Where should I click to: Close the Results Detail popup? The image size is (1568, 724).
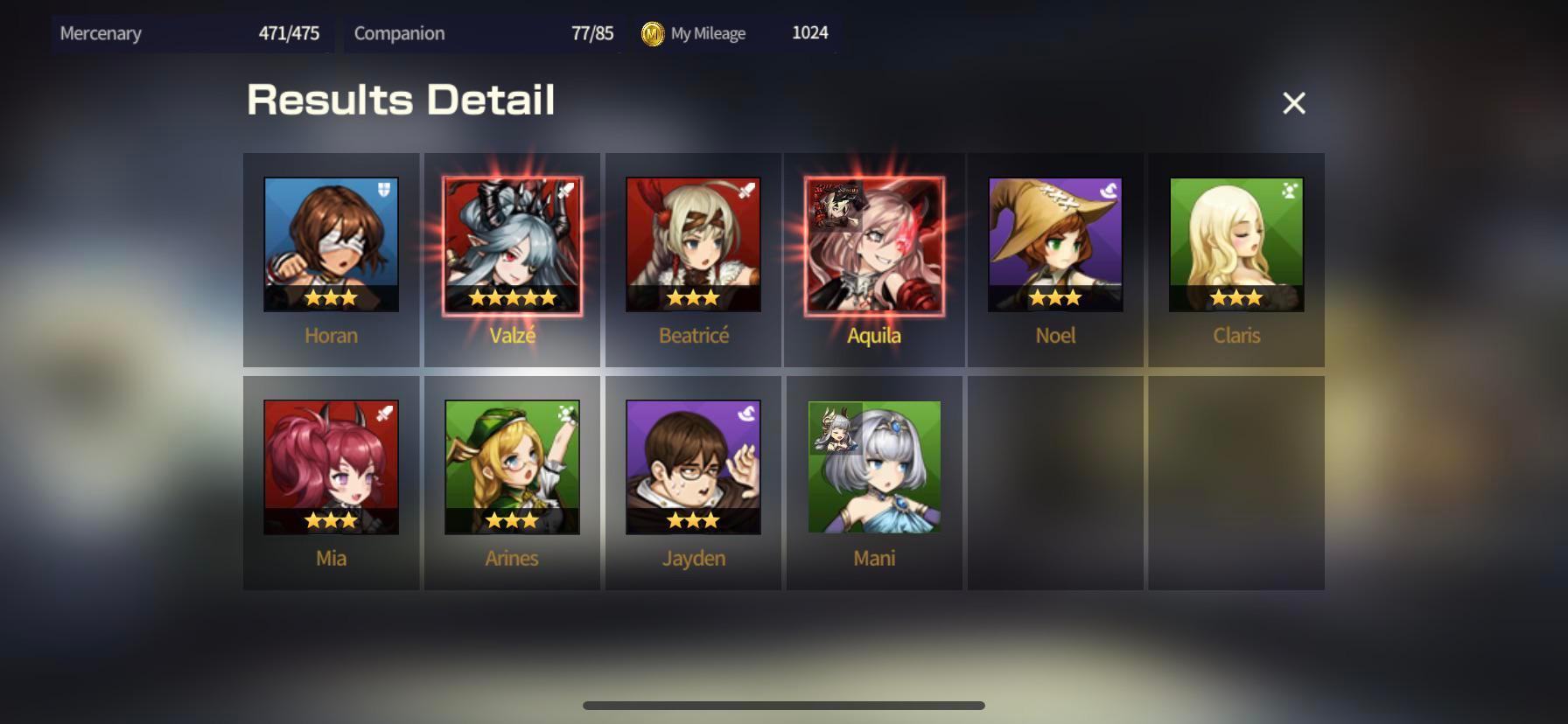tap(1293, 103)
